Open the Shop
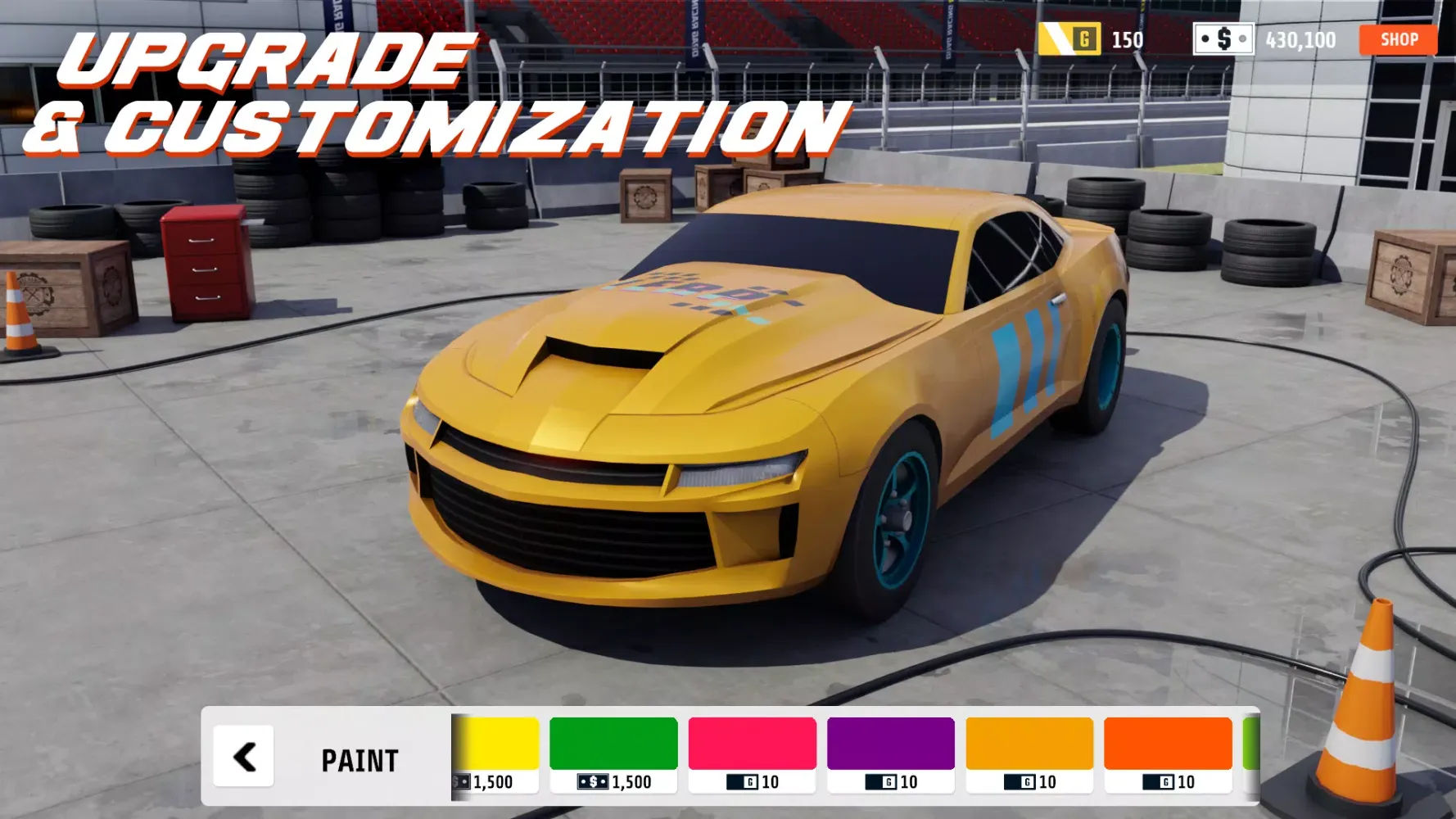The width and height of the screenshot is (1456, 819). (x=1398, y=39)
